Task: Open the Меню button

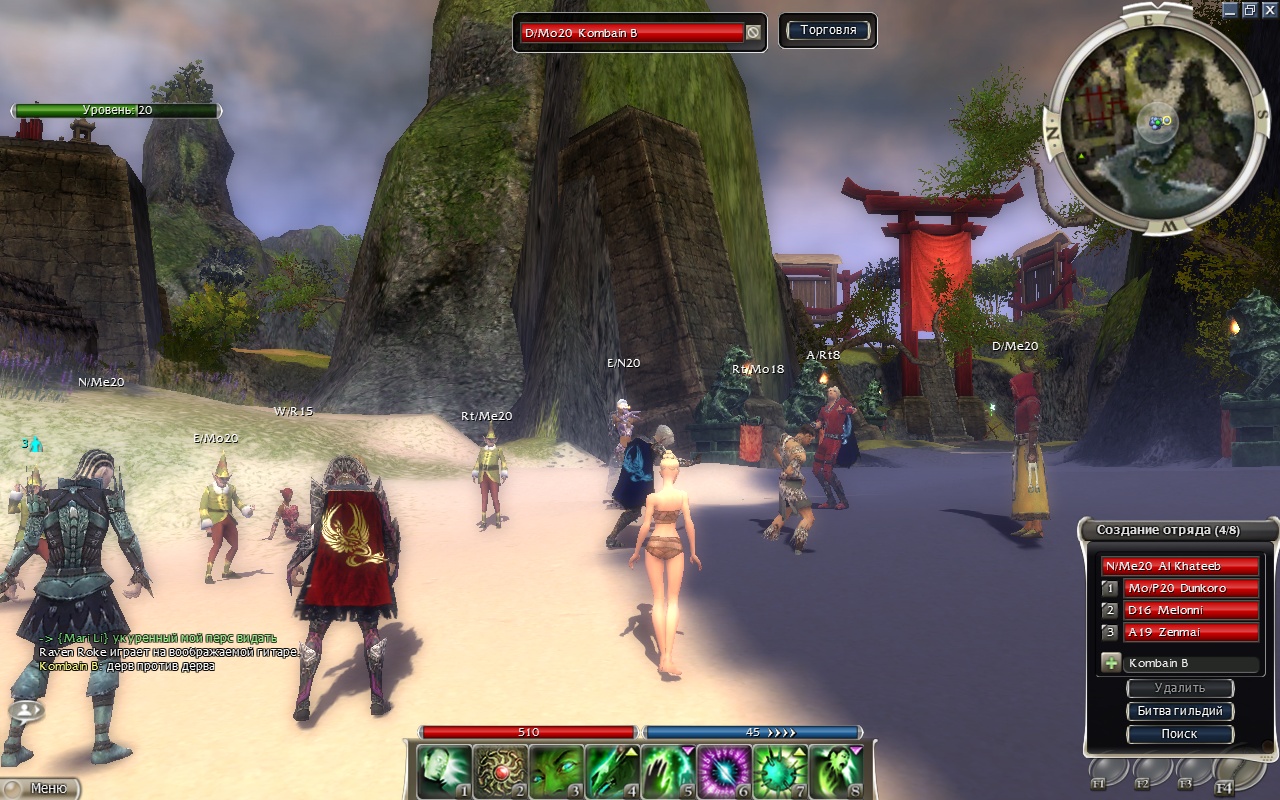Action: 40,788
